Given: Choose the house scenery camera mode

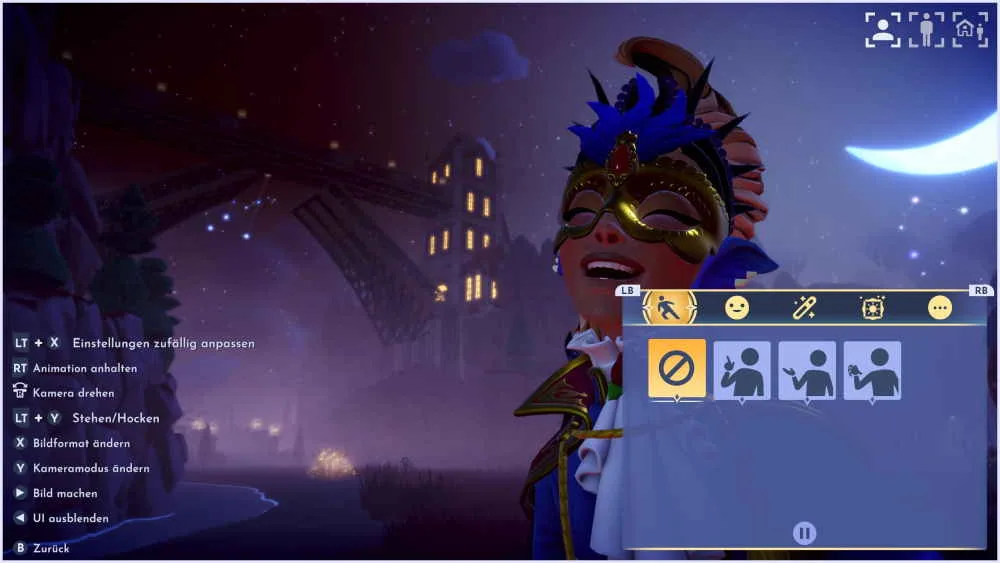Looking at the screenshot, I should pos(969,30).
